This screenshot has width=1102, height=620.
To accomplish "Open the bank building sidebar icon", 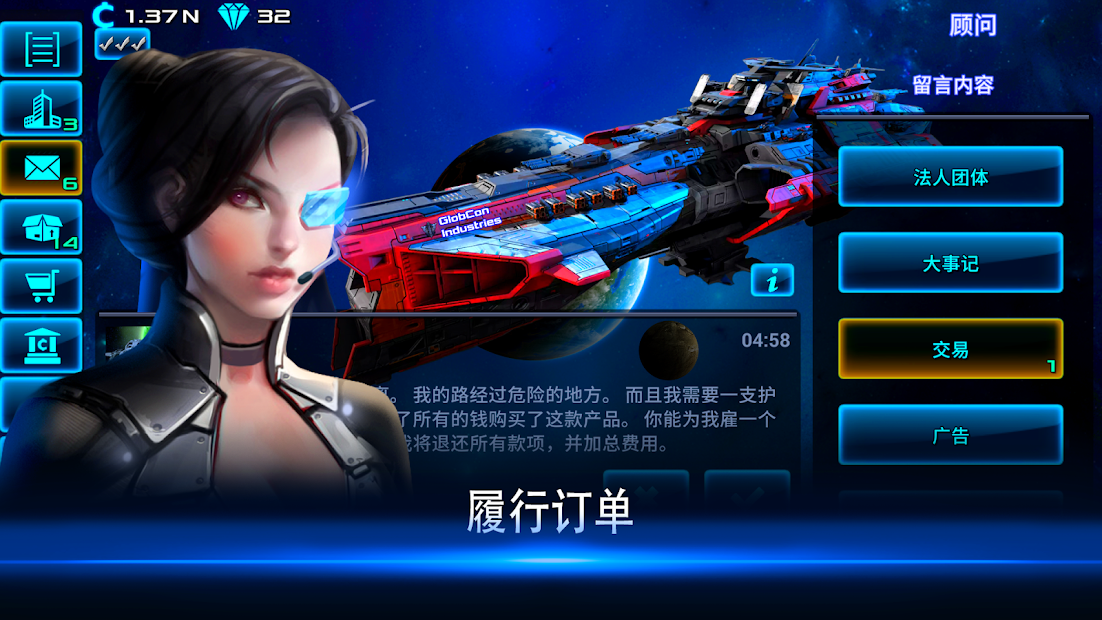I will (x=42, y=345).
